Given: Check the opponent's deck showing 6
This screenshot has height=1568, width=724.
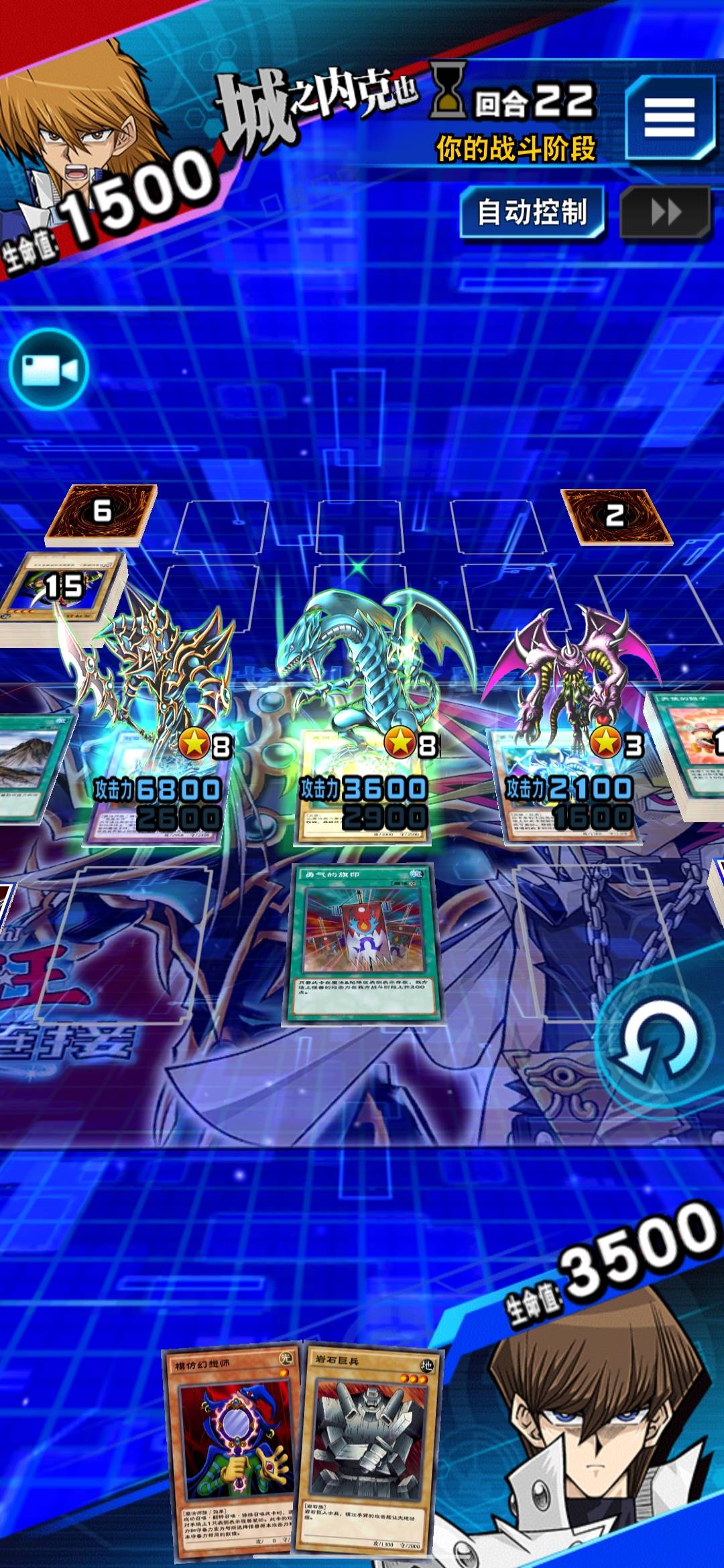Looking at the screenshot, I should (x=101, y=513).
